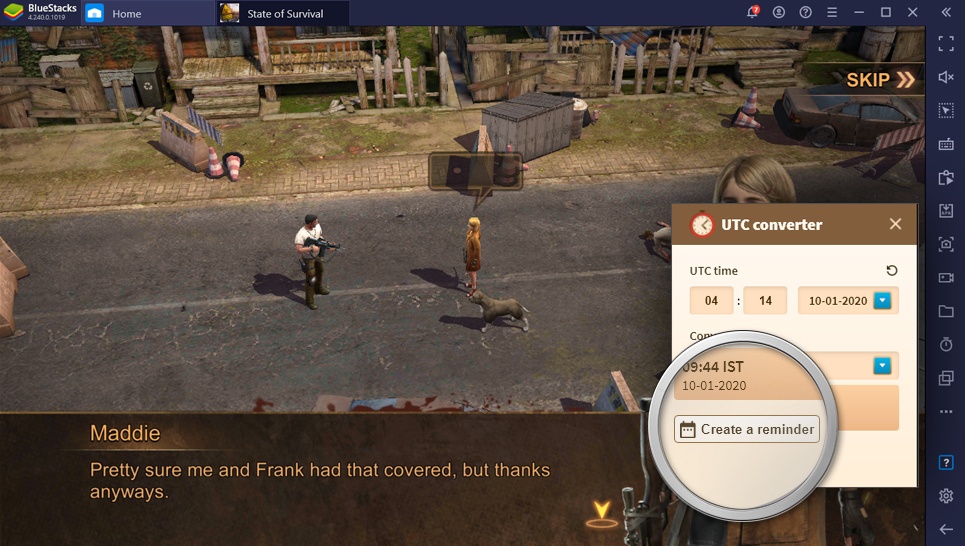Close the UTC converter panel
The height and width of the screenshot is (546, 965).
(x=896, y=224)
